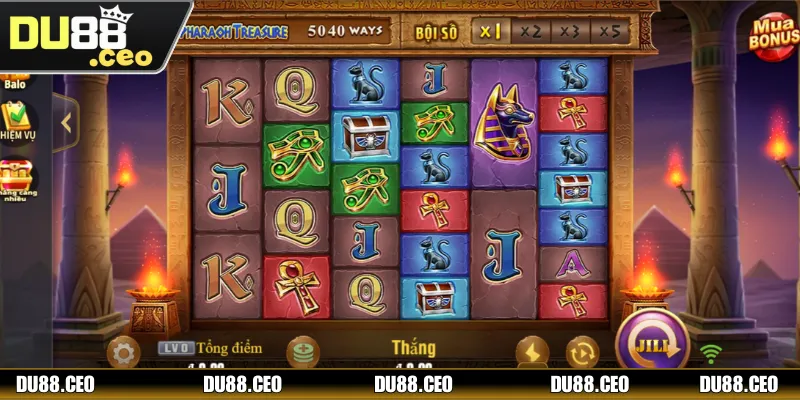
Task: Adjust the bet using the green coin icon
Action: click(x=302, y=352)
